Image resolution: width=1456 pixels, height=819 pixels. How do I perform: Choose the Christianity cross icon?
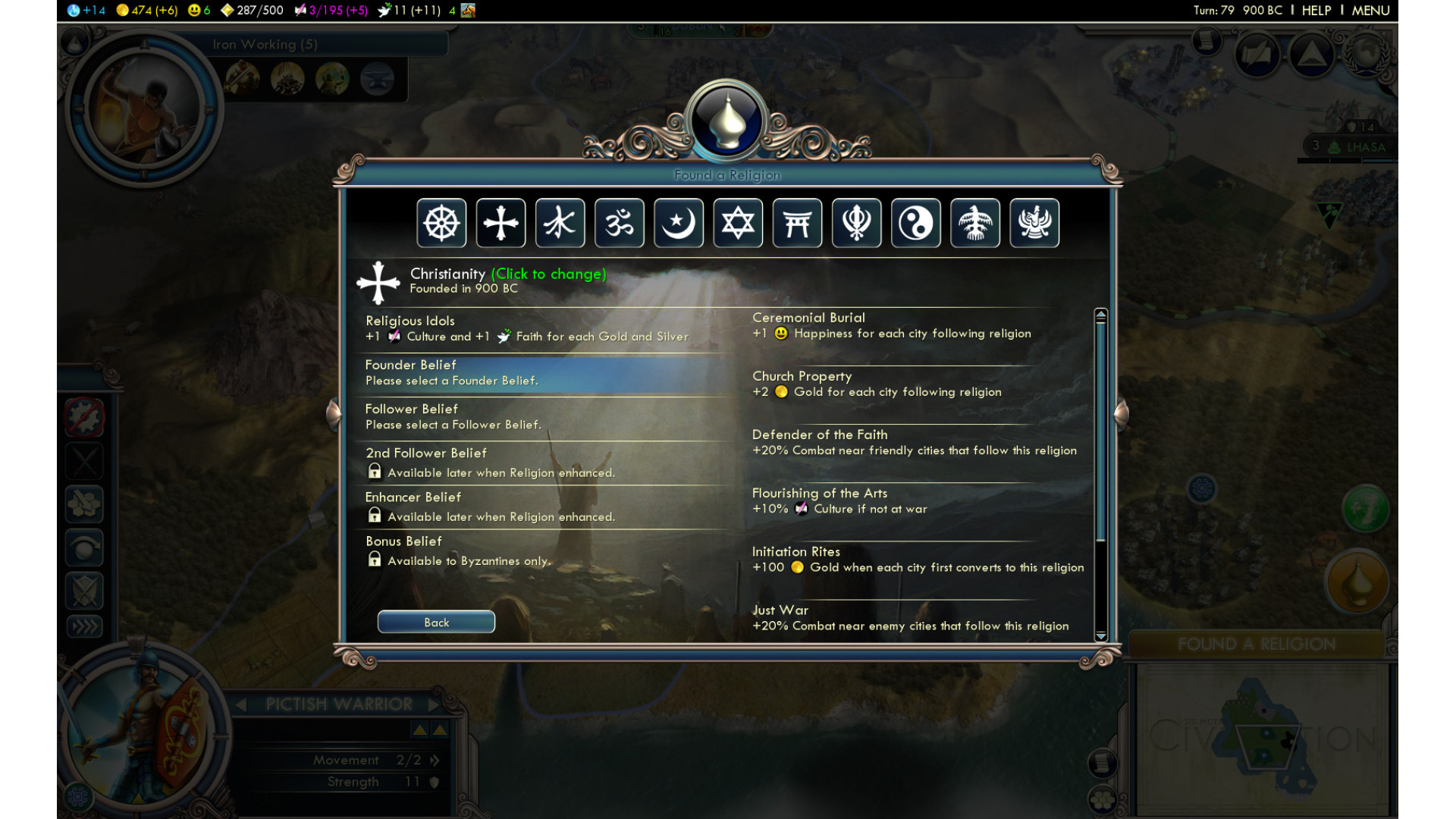click(x=500, y=223)
